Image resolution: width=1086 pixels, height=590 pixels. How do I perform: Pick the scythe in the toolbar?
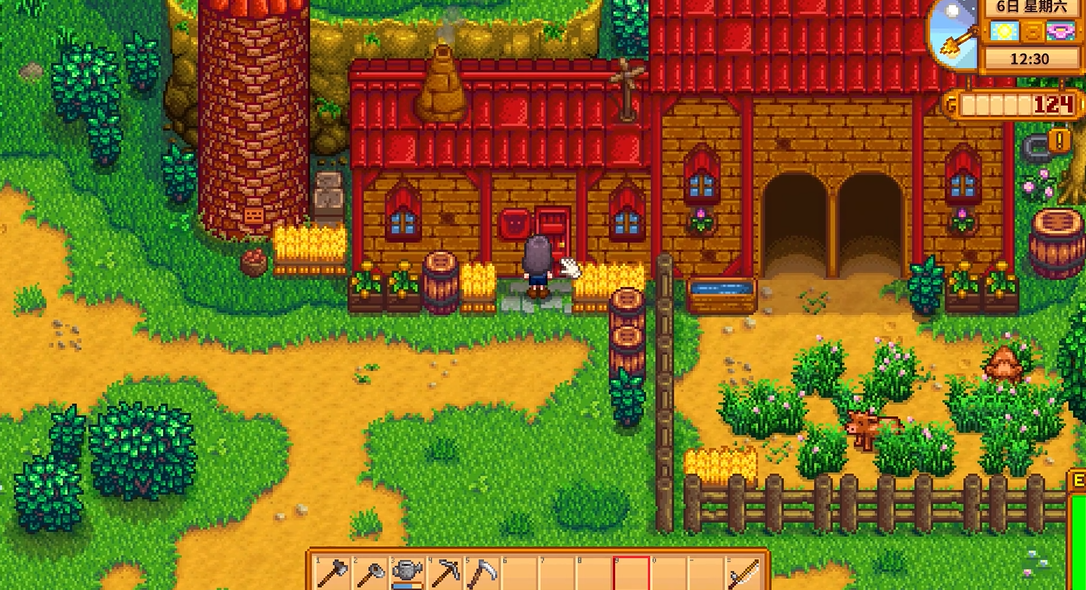[x=481, y=573]
